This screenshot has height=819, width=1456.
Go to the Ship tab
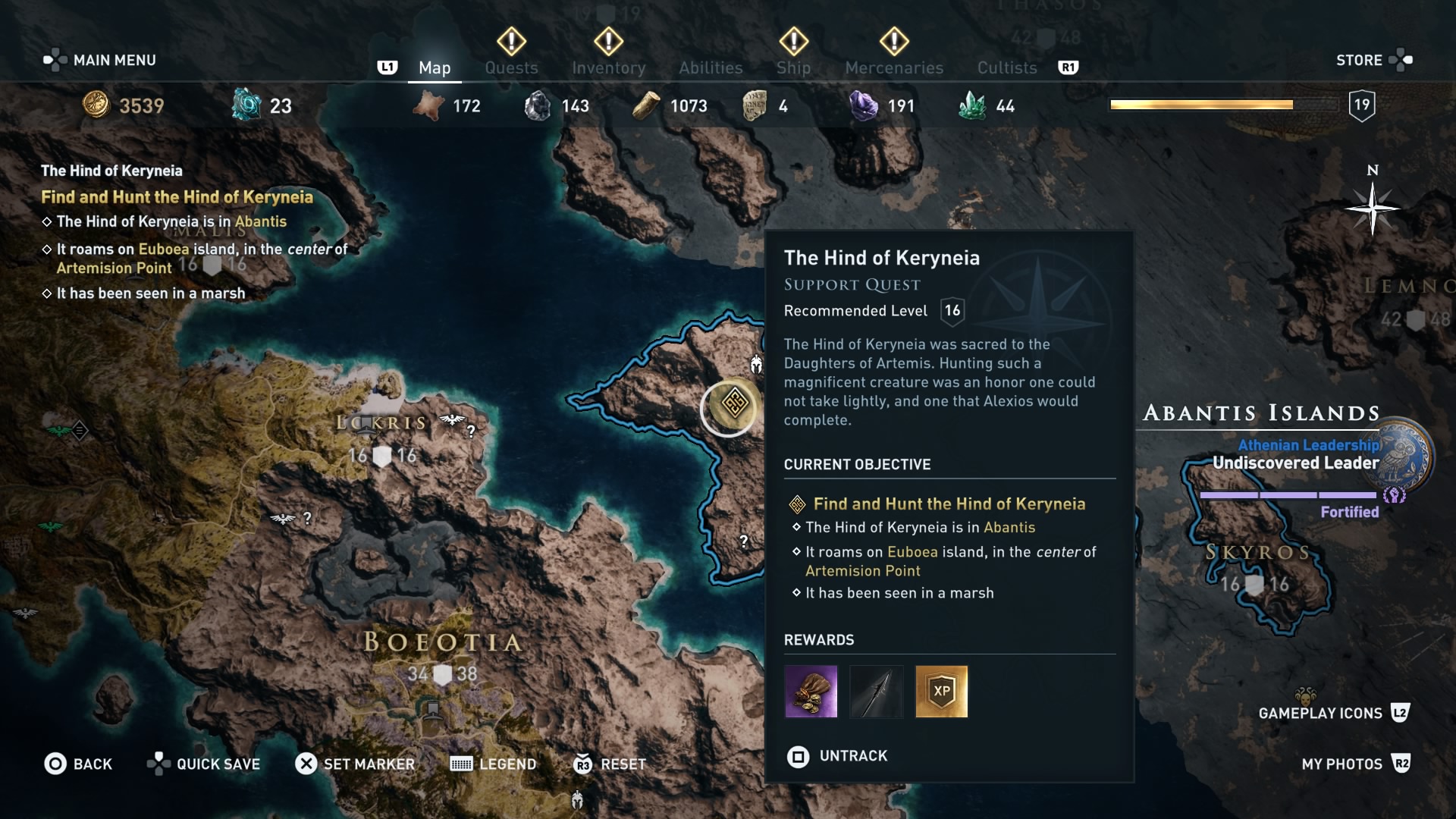point(793,67)
